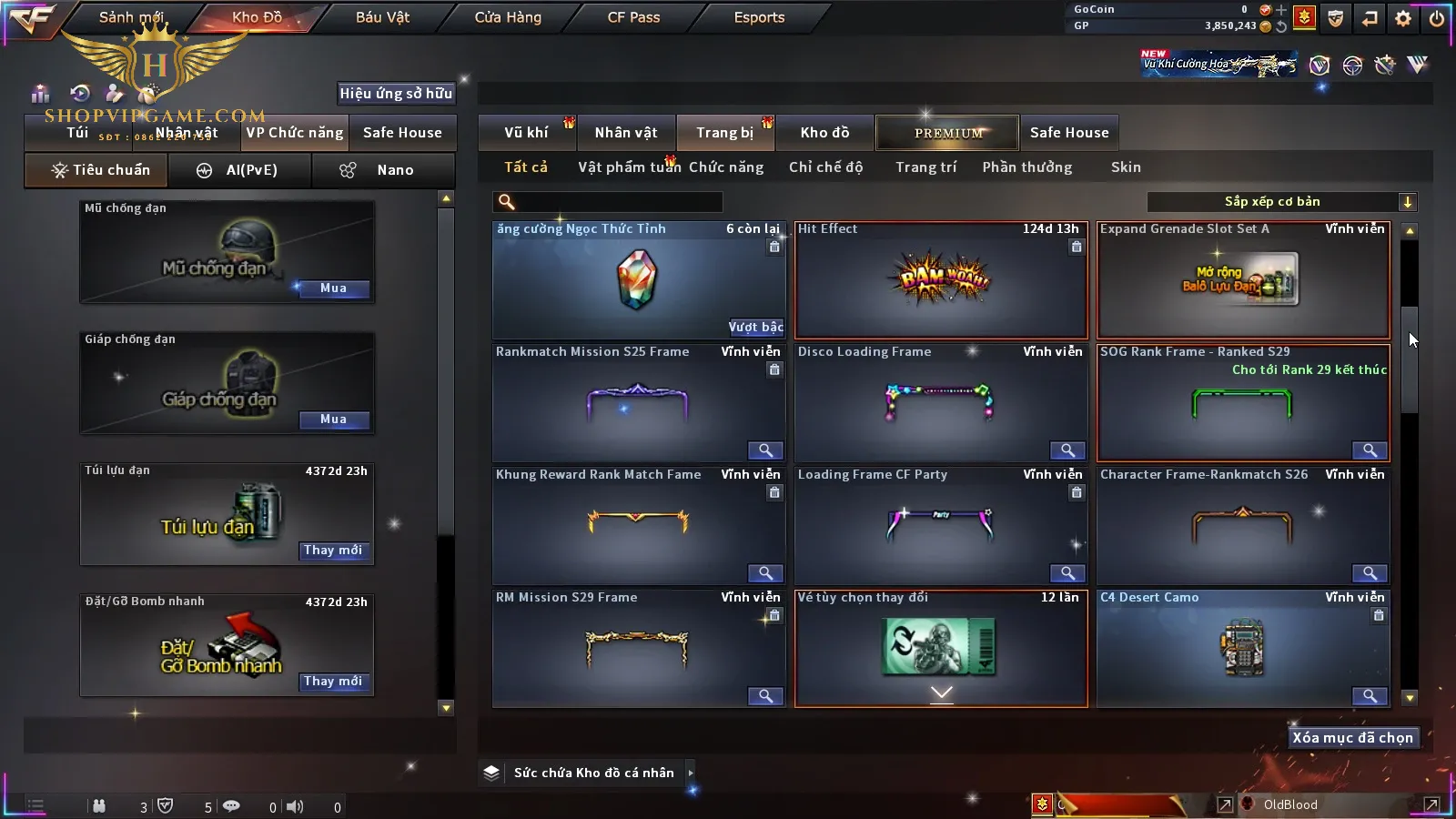Choose the Phần thưởng sub-tab
Viewport: 1456px width, 819px height.
1026,167
